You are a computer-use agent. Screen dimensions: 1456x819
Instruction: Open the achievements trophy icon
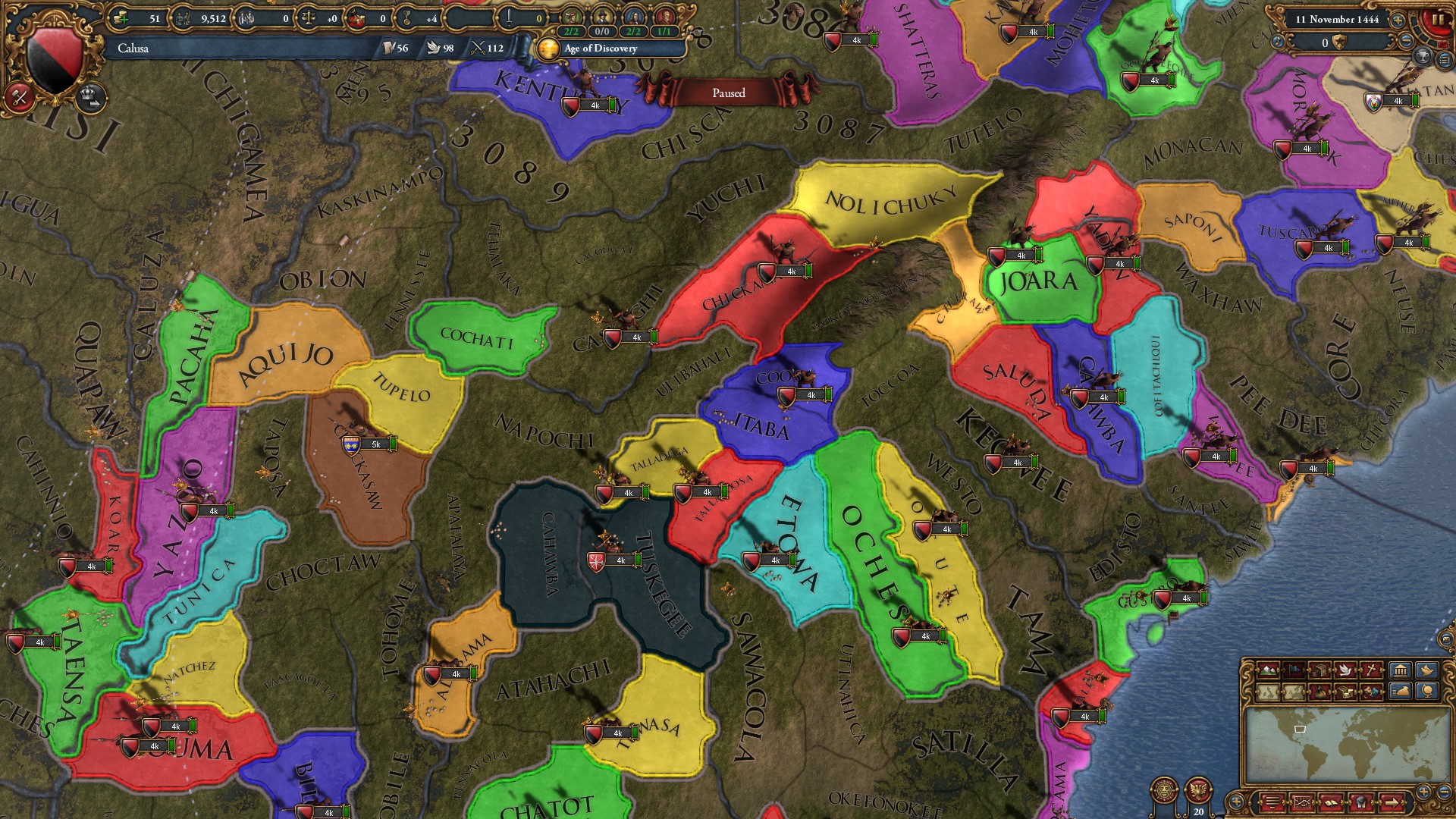[x=1421, y=57]
